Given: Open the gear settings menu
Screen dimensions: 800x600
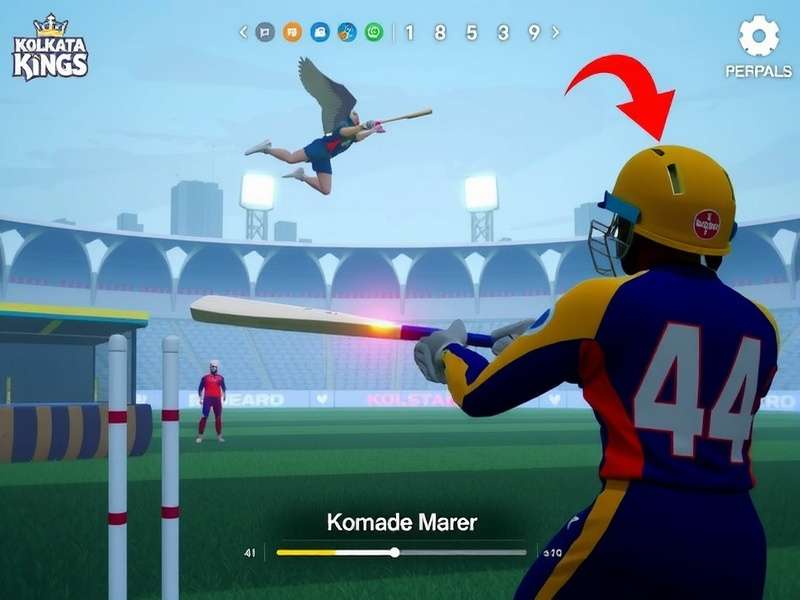Looking at the screenshot, I should tap(759, 36).
